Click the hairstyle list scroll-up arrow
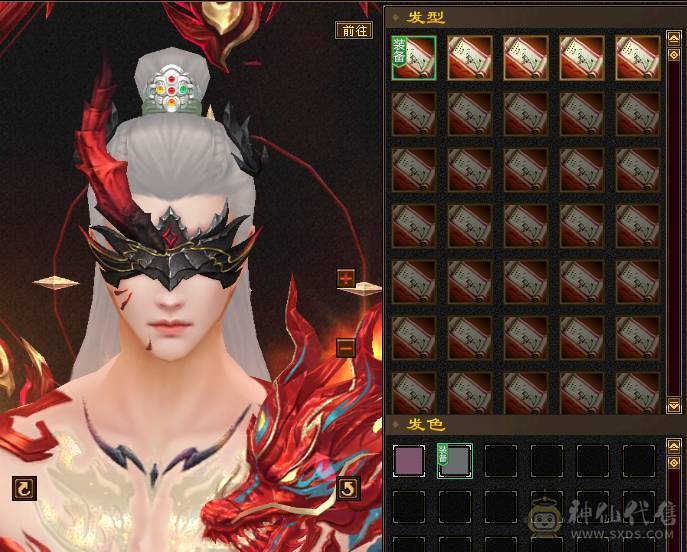Viewport: 687px width, 552px height. [x=674, y=41]
